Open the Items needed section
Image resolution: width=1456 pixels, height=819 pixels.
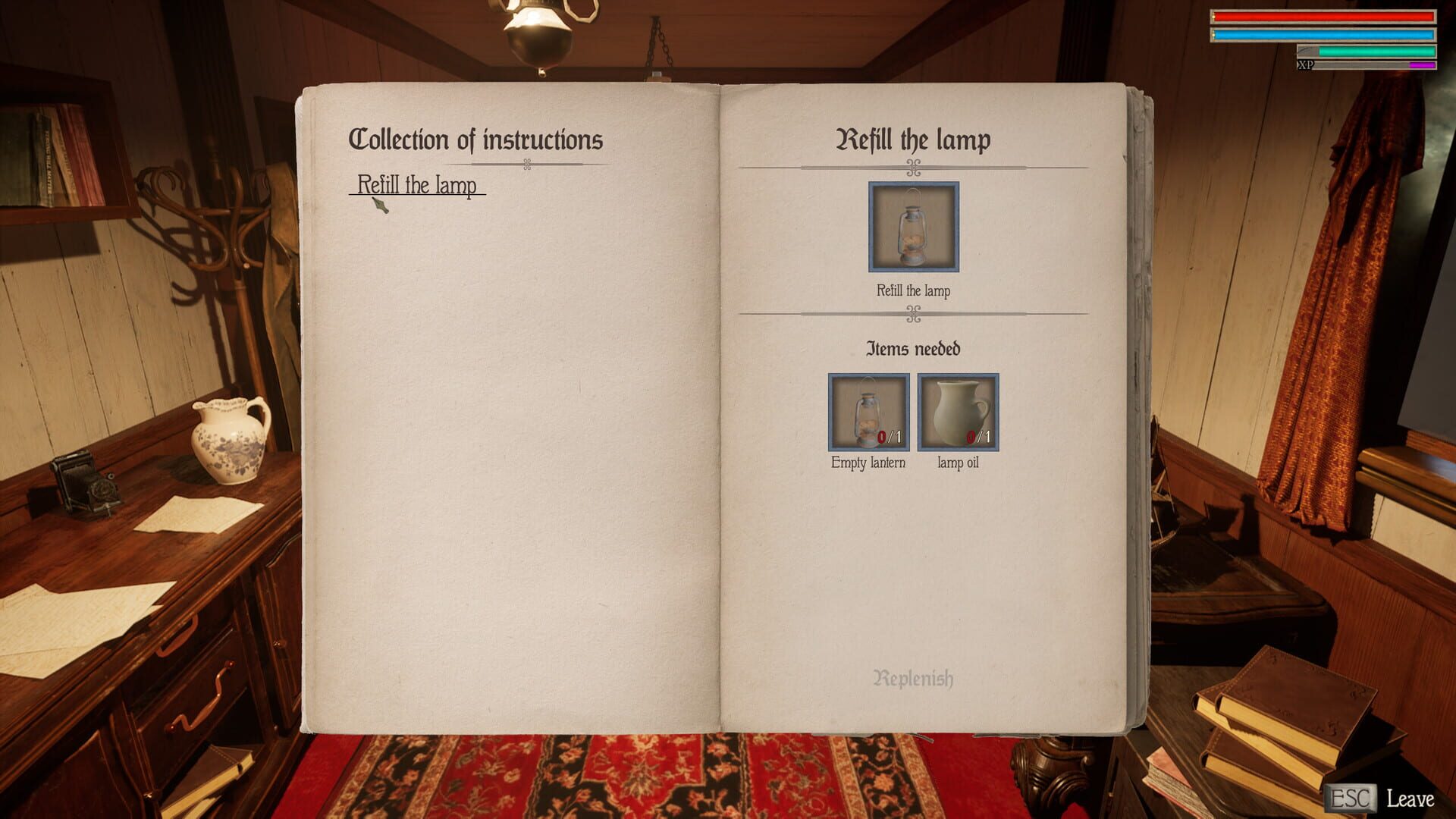click(913, 349)
